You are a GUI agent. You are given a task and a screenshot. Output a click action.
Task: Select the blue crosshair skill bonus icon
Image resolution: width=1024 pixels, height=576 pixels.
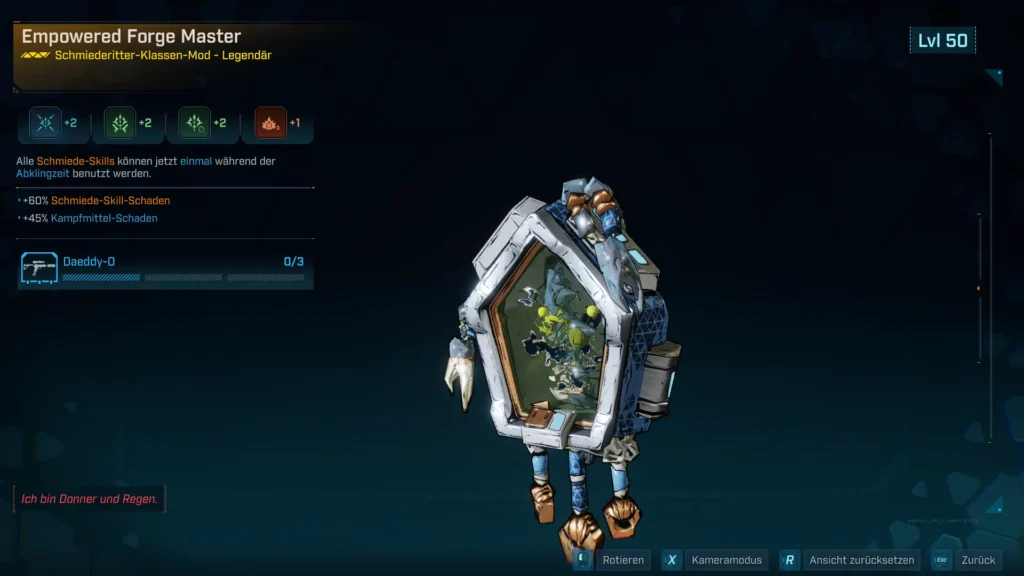point(45,123)
